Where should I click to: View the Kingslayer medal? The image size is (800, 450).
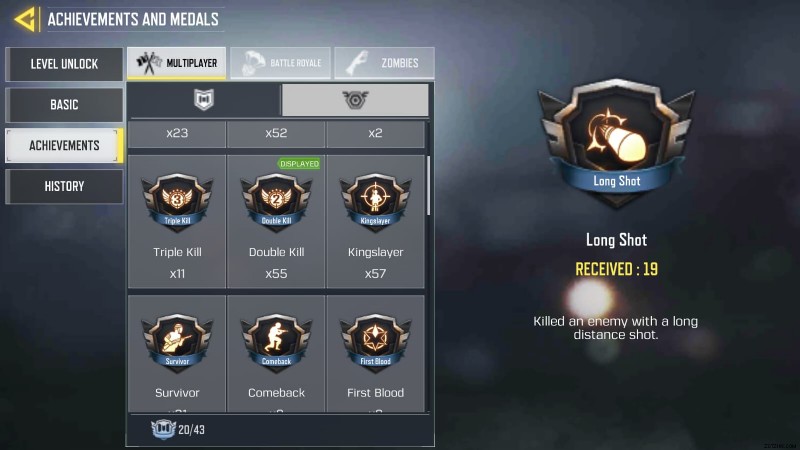tap(375, 220)
